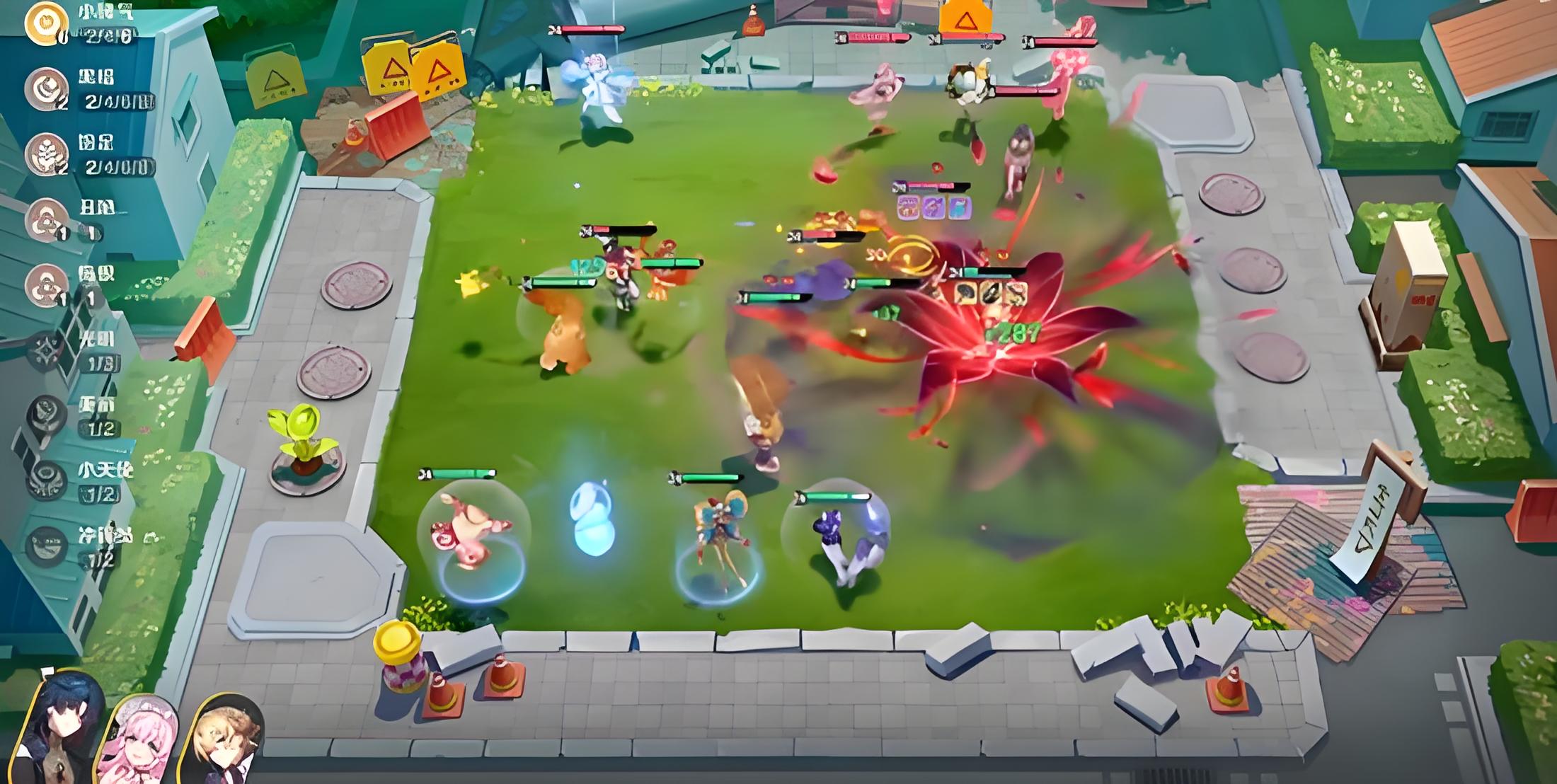Inspect the leaf latte-art trait icon
Image resolution: width=1557 pixels, height=784 pixels.
(46, 154)
